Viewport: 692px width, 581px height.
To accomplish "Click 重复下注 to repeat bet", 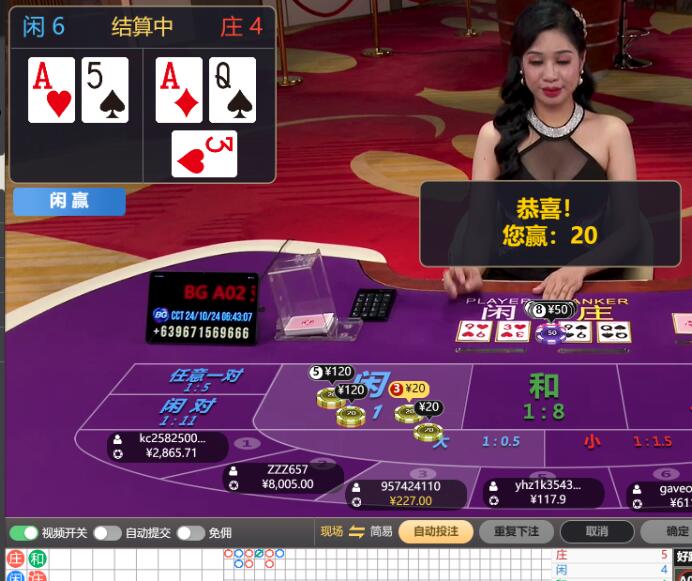I will 516,532.
